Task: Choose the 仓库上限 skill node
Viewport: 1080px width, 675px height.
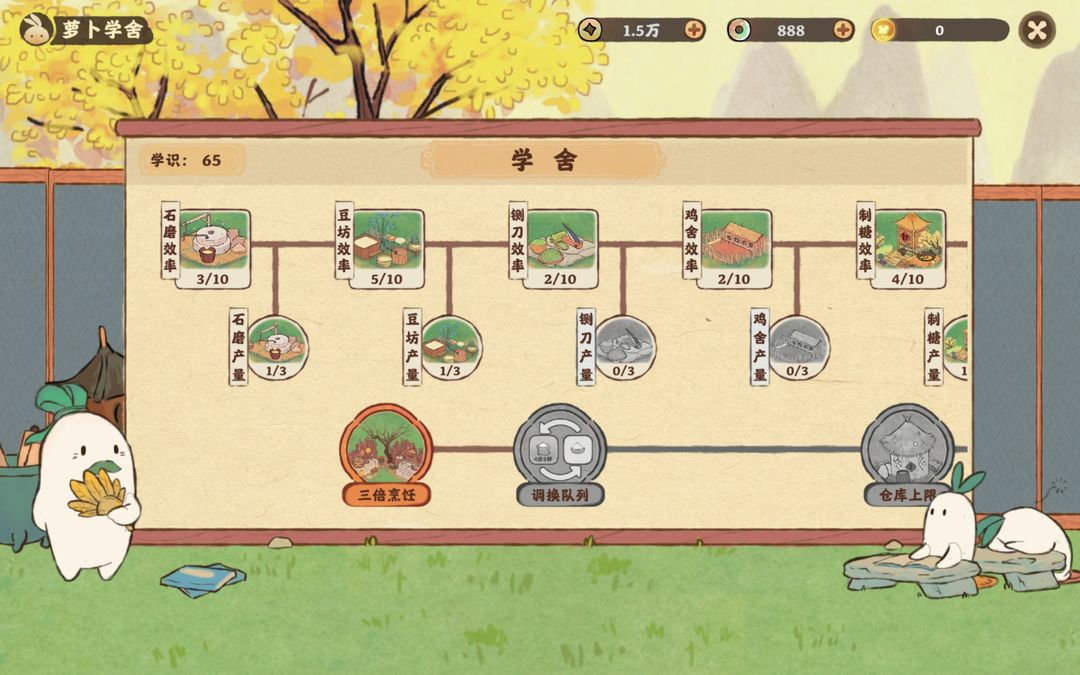Action: (x=907, y=450)
